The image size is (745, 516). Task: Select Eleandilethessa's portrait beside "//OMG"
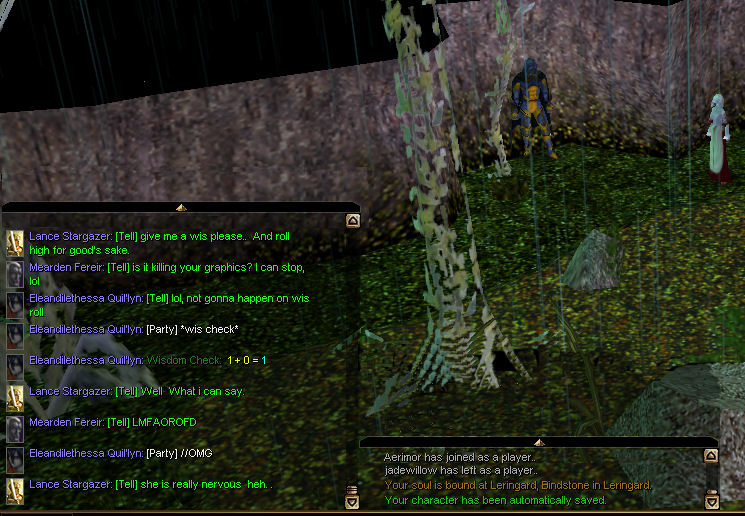click(x=15, y=460)
